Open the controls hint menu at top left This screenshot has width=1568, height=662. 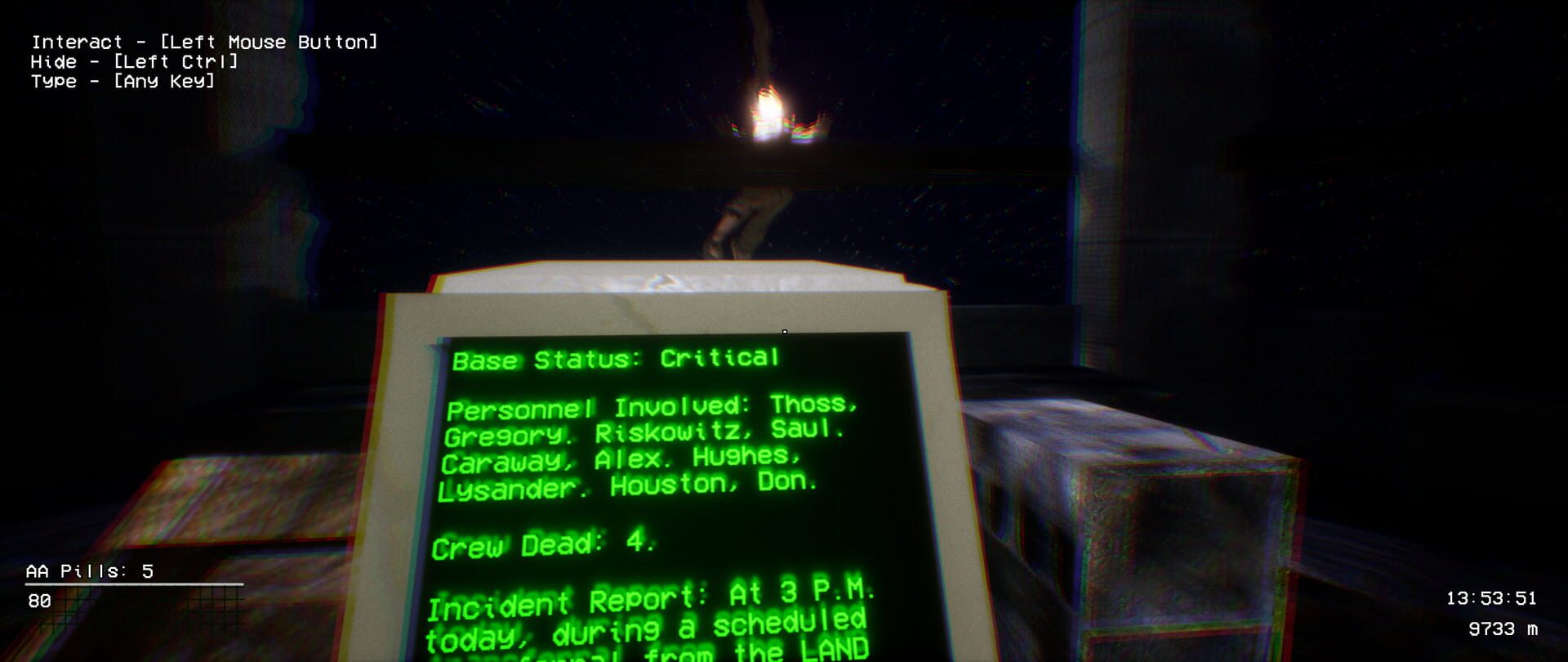click(x=204, y=61)
